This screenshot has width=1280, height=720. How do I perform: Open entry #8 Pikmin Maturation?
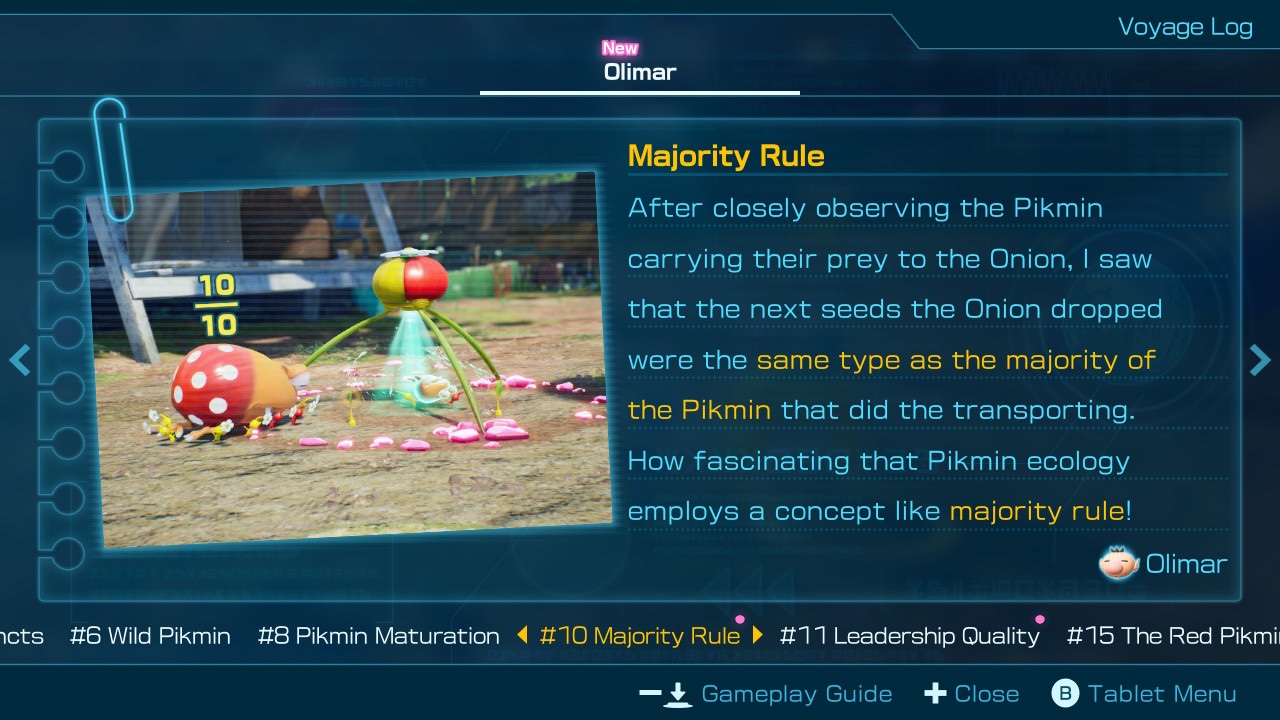378,636
